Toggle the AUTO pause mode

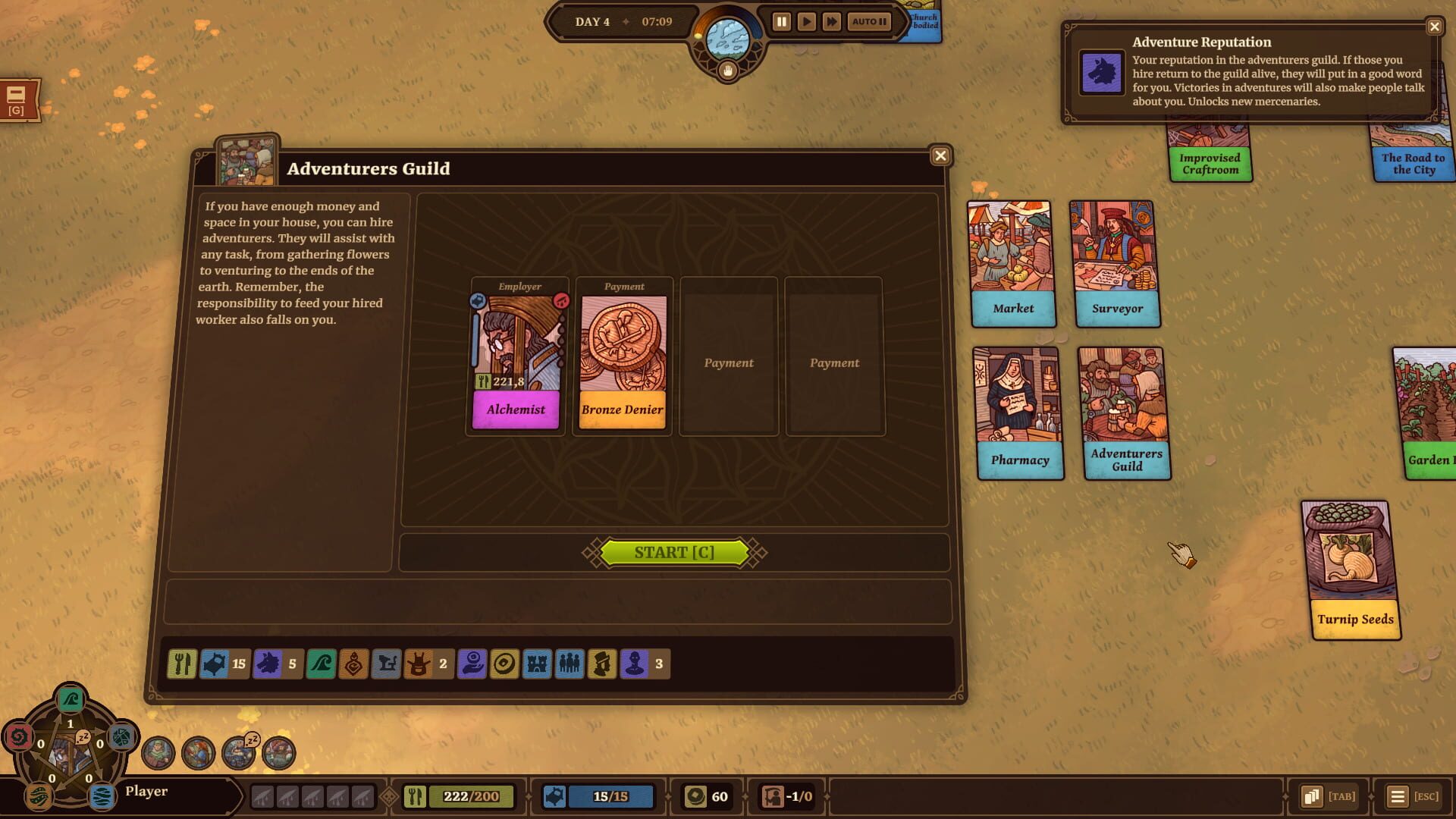868,22
